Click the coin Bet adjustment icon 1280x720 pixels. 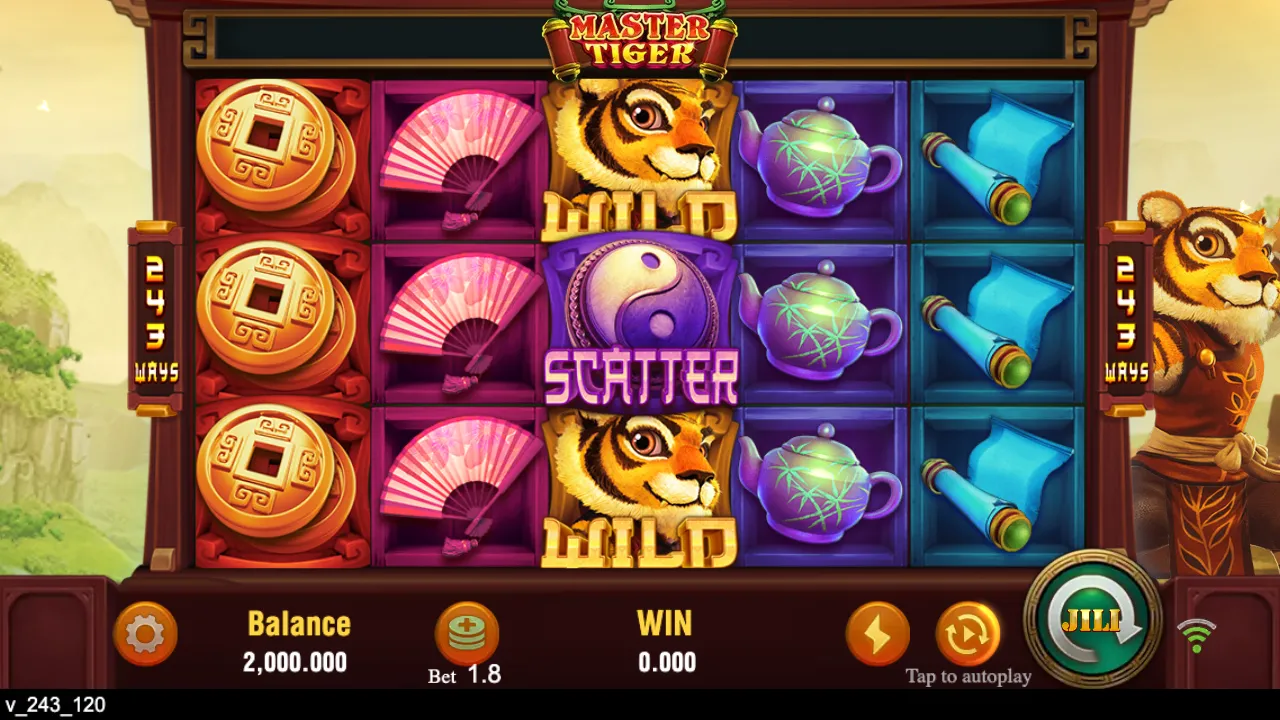click(469, 632)
